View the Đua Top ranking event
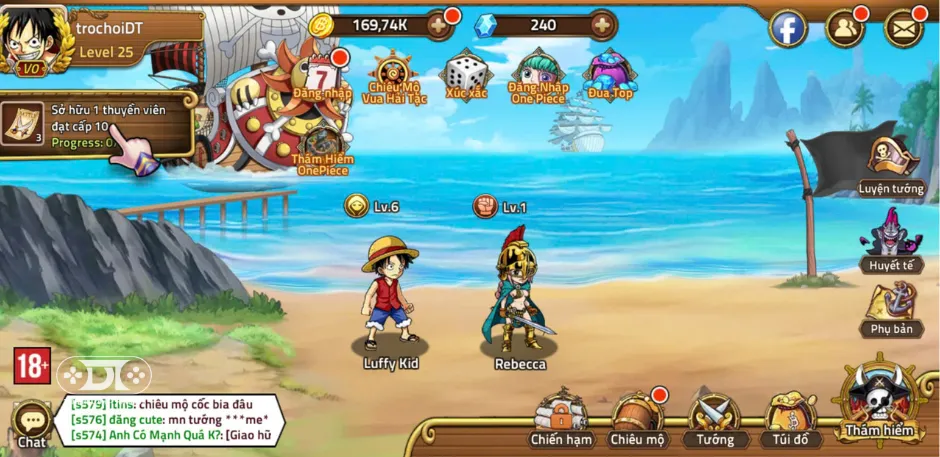This screenshot has width=940, height=457. coord(610,76)
